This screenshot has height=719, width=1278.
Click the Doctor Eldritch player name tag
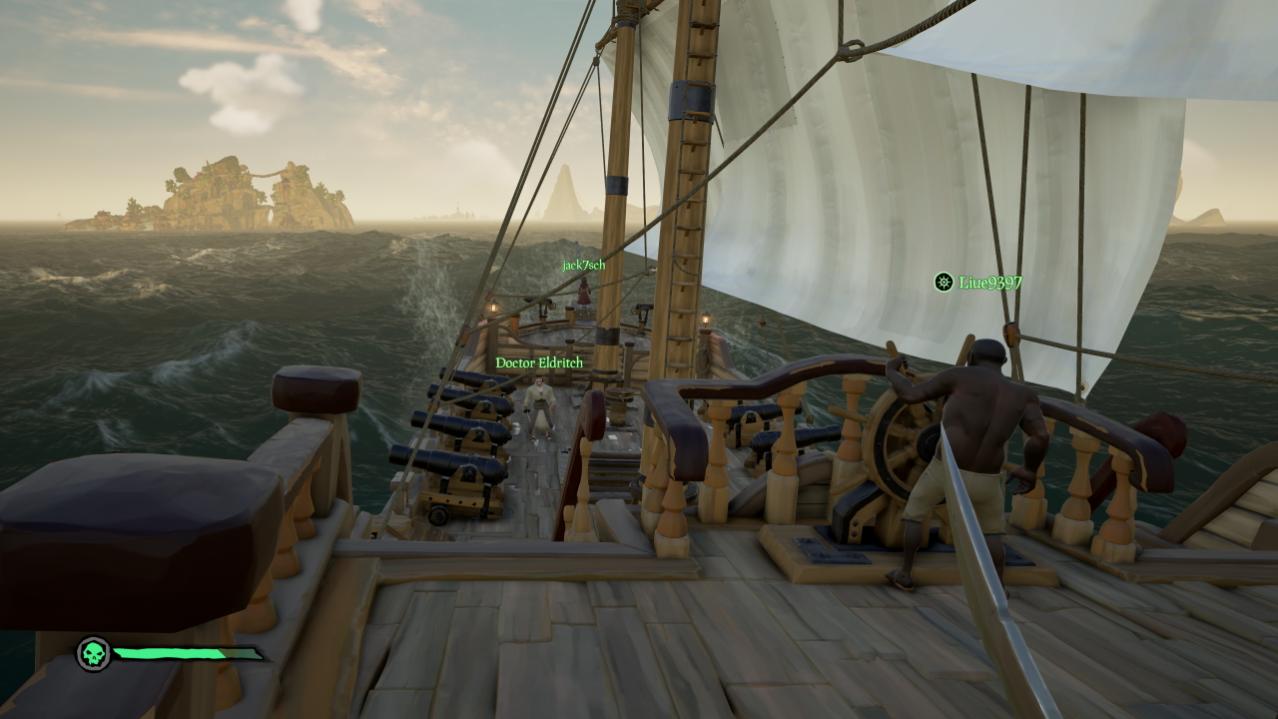[x=539, y=363]
